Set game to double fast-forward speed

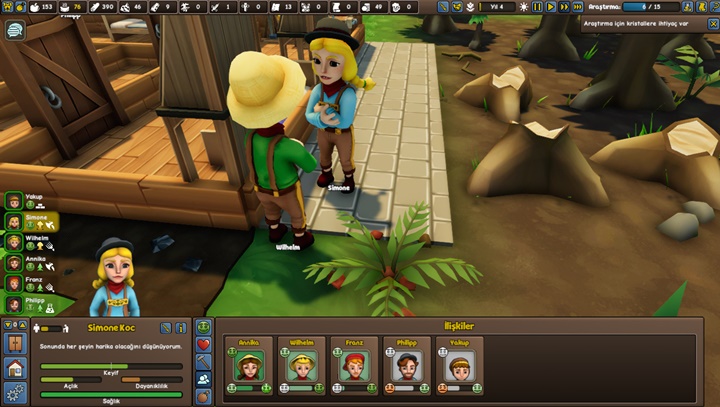[x=564, y=7]
